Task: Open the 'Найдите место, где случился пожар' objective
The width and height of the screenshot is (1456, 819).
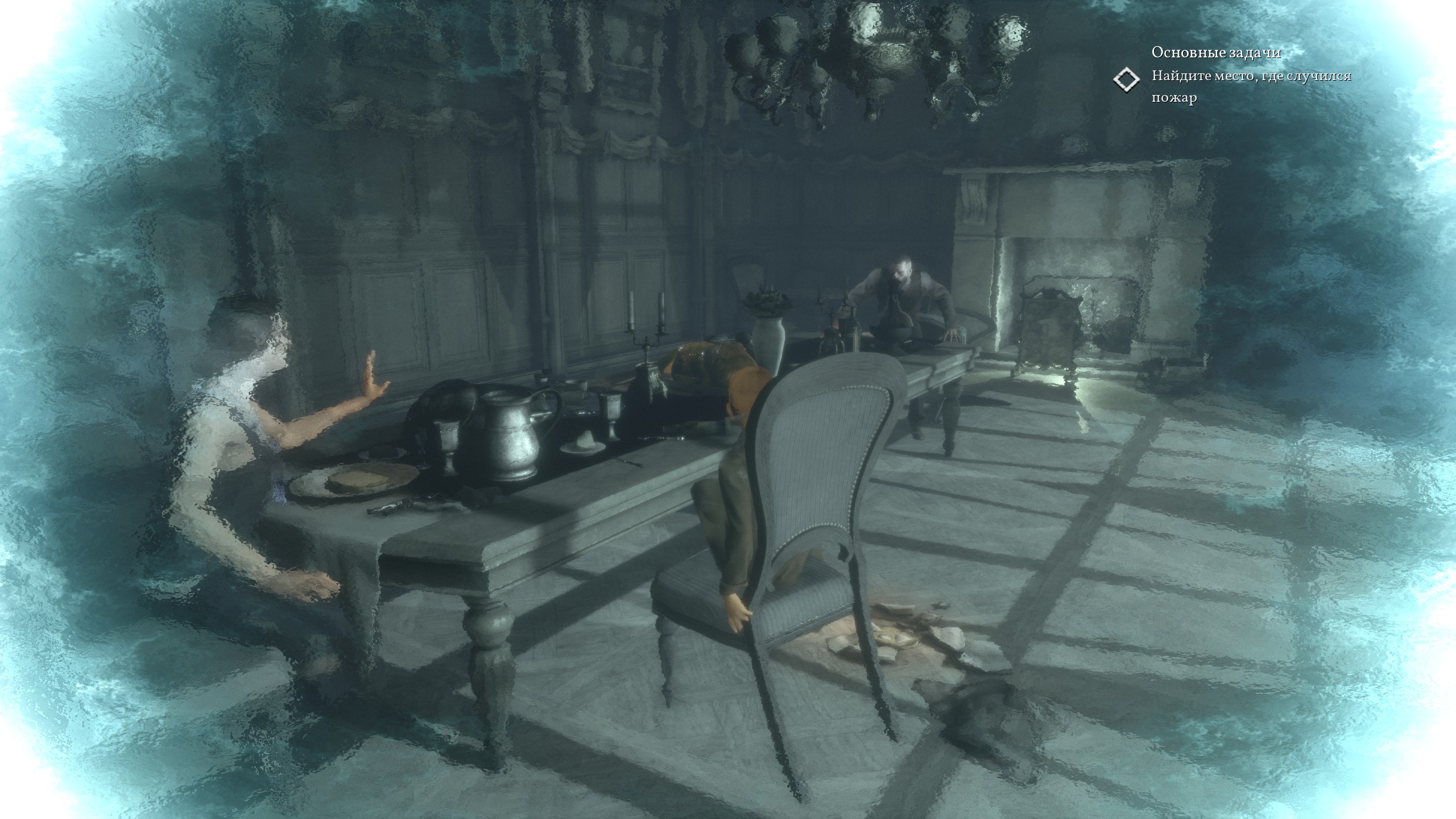Action: [x=1251, y=86]
